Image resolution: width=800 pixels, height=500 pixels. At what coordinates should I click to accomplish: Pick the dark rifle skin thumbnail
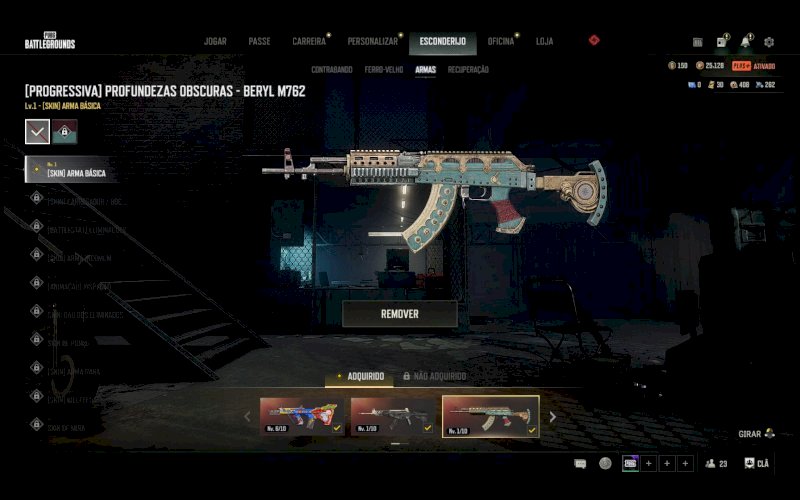(x=392, y=416)
